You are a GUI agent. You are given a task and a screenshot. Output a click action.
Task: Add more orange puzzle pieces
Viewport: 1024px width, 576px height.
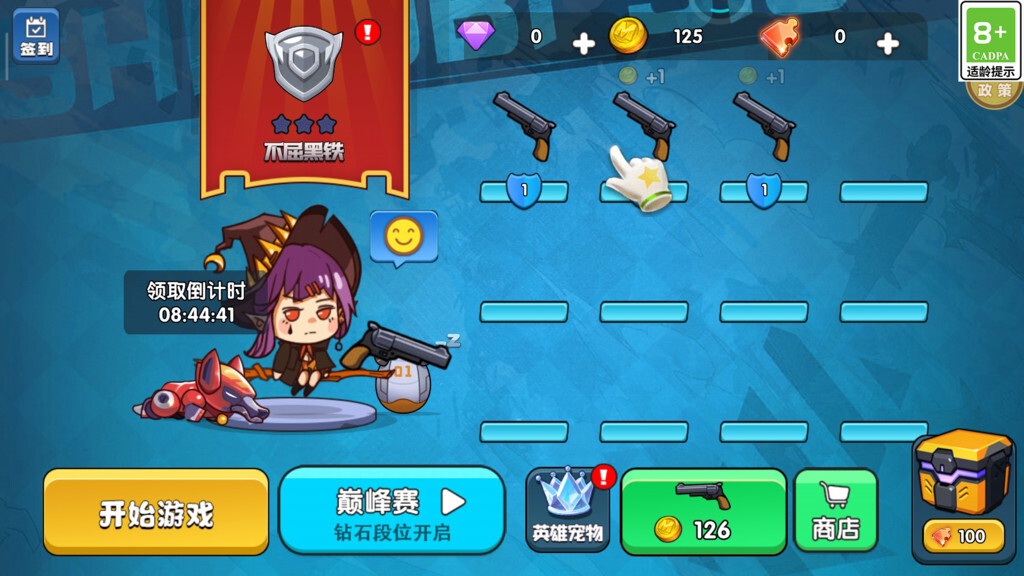pos(887,43)
